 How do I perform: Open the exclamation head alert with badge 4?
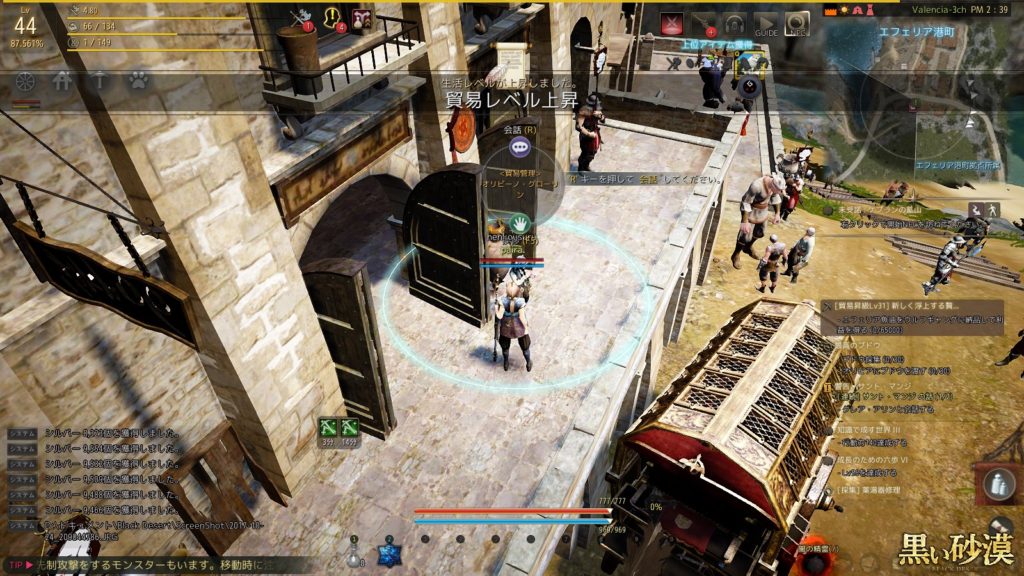(x=333, y=18)
